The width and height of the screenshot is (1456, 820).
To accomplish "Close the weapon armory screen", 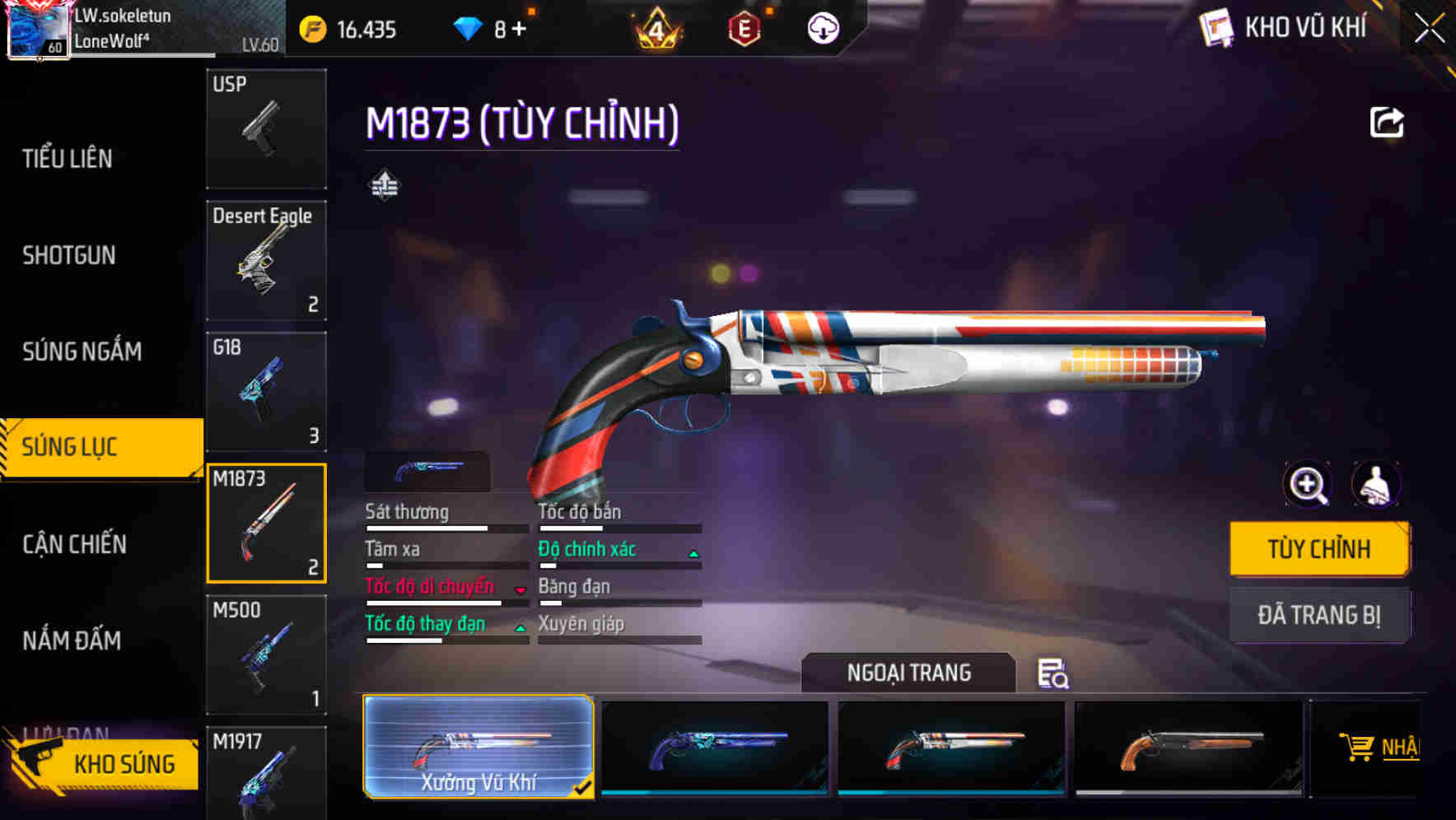I will [1429, 29].
